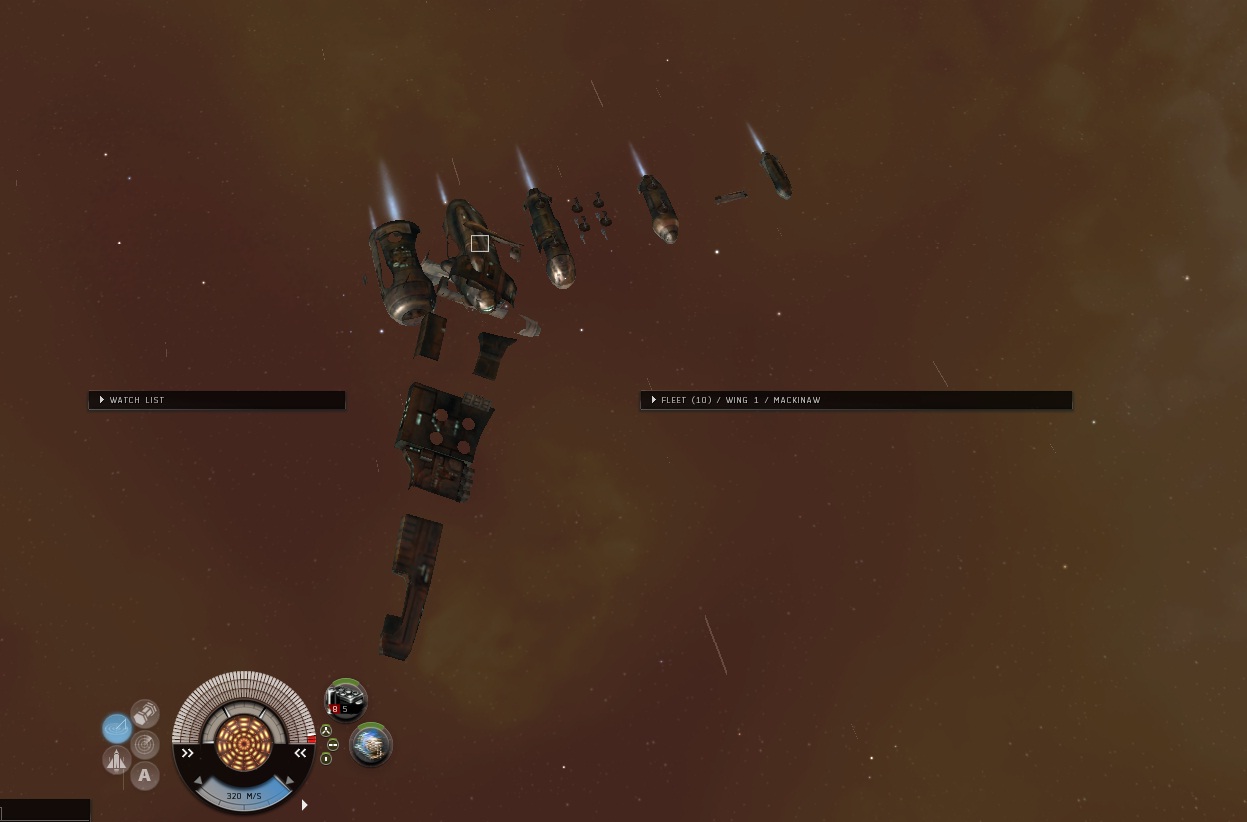
Task: Open the tactical overlay radar button
Action: 145,744
